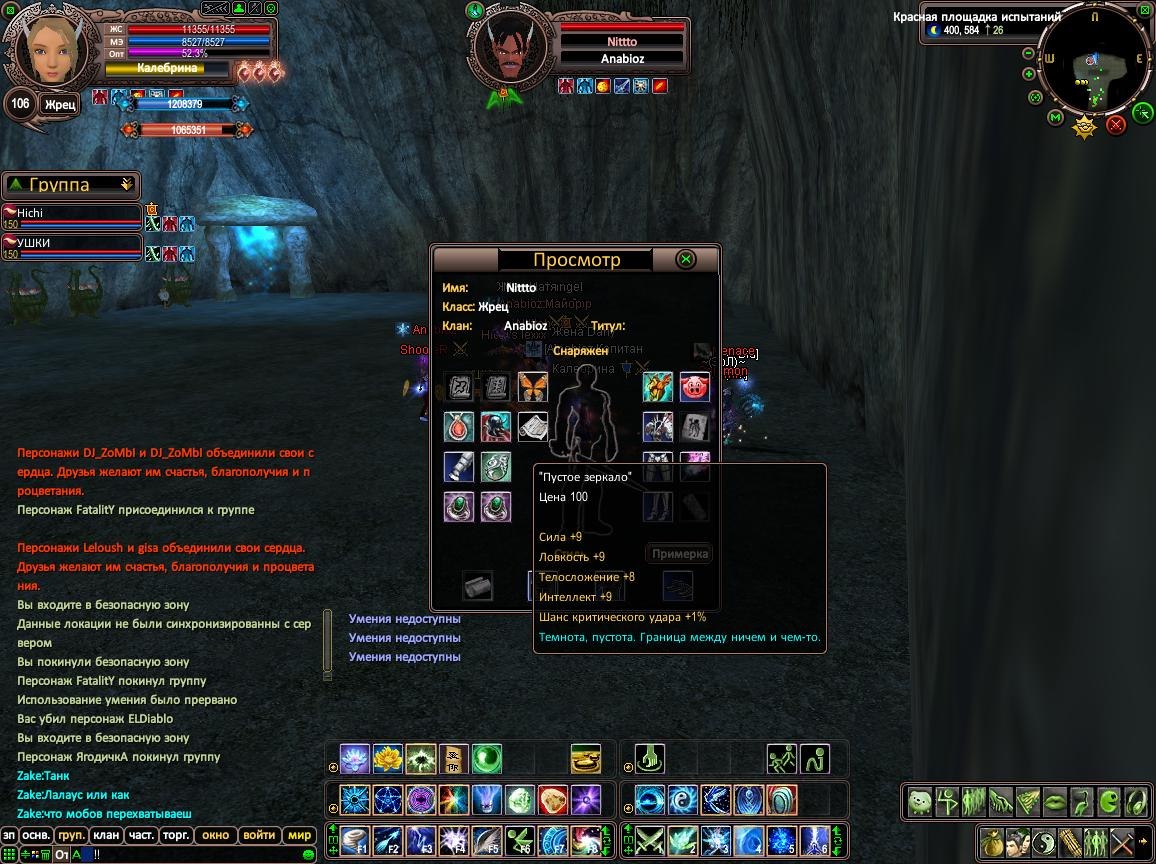Click the target portrait of Nittto
This screenshot has height=864, width=1156.
pos(509,47)
